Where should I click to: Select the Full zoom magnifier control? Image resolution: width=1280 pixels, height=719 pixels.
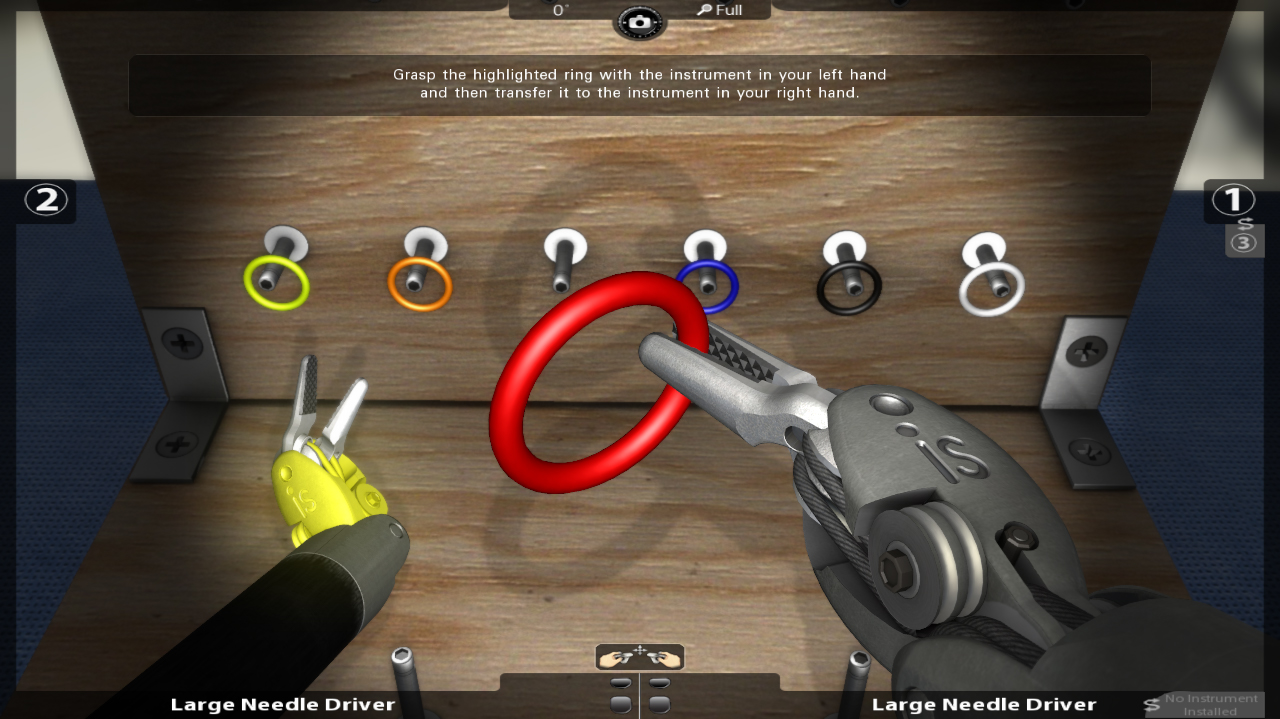[x=721, y=10]
